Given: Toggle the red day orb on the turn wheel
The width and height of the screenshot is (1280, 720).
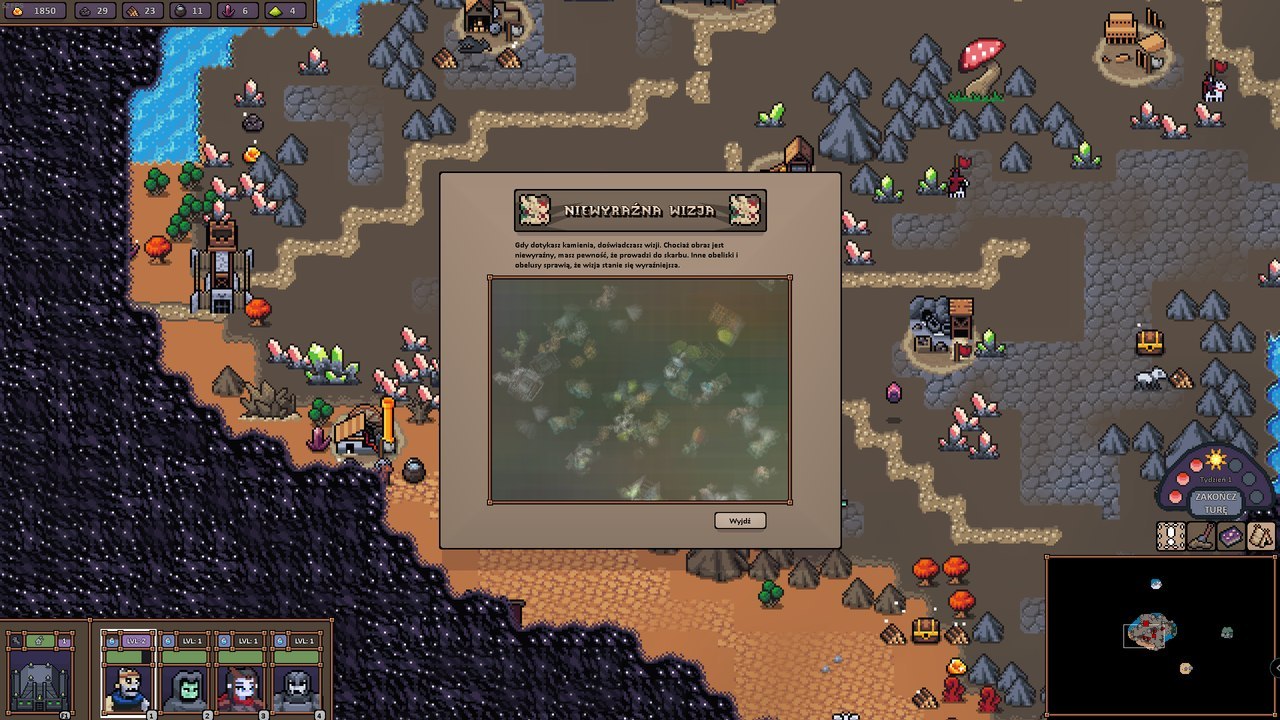Looking at the screenshot, I should pos(1196,464).
